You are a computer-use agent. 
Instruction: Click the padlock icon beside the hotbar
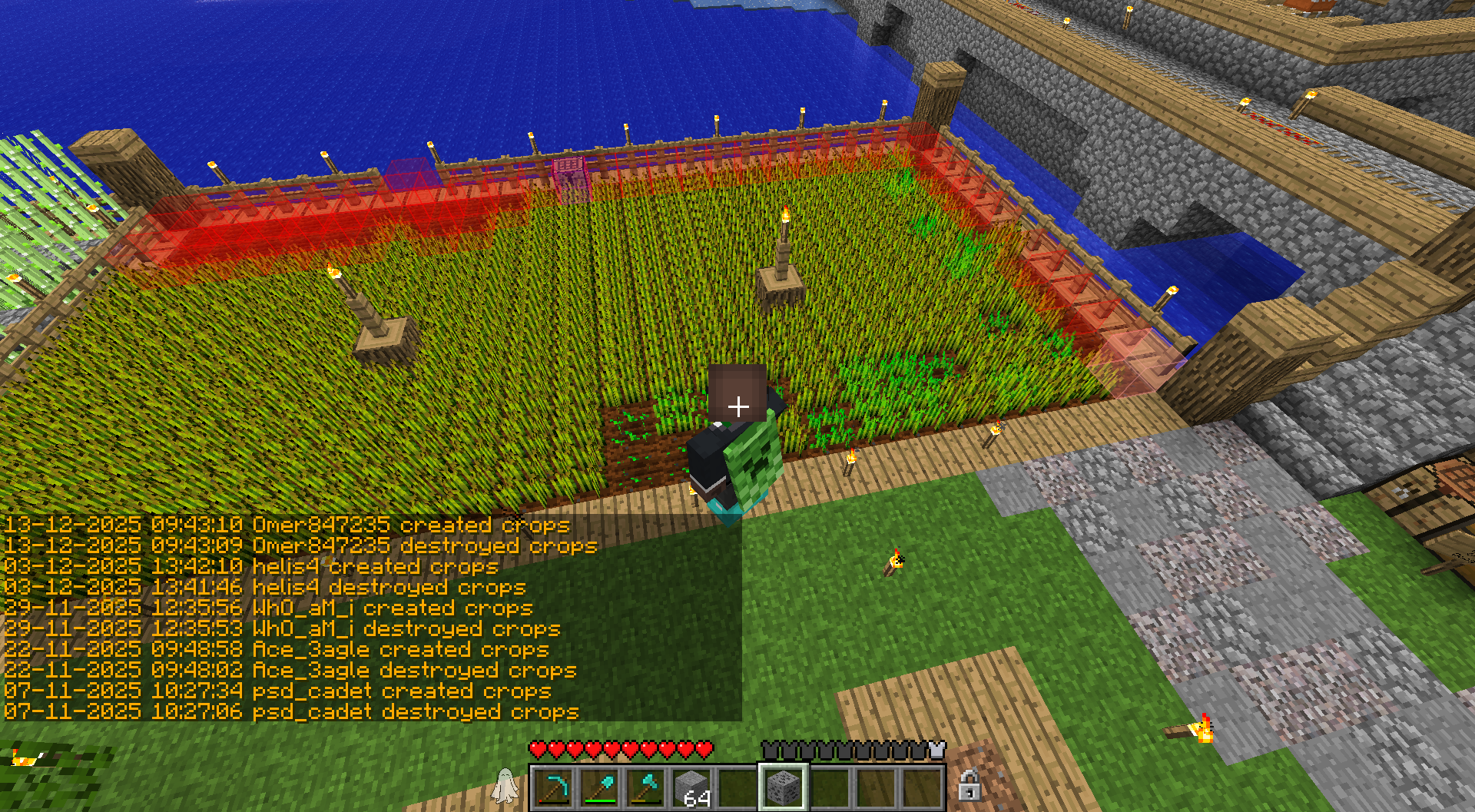coord(969,785)
